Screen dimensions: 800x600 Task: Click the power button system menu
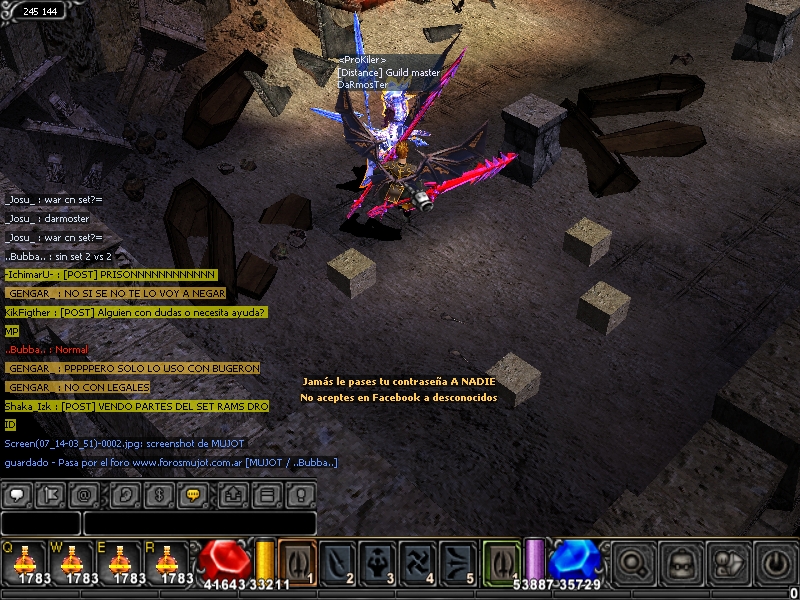tap(775, 562)
